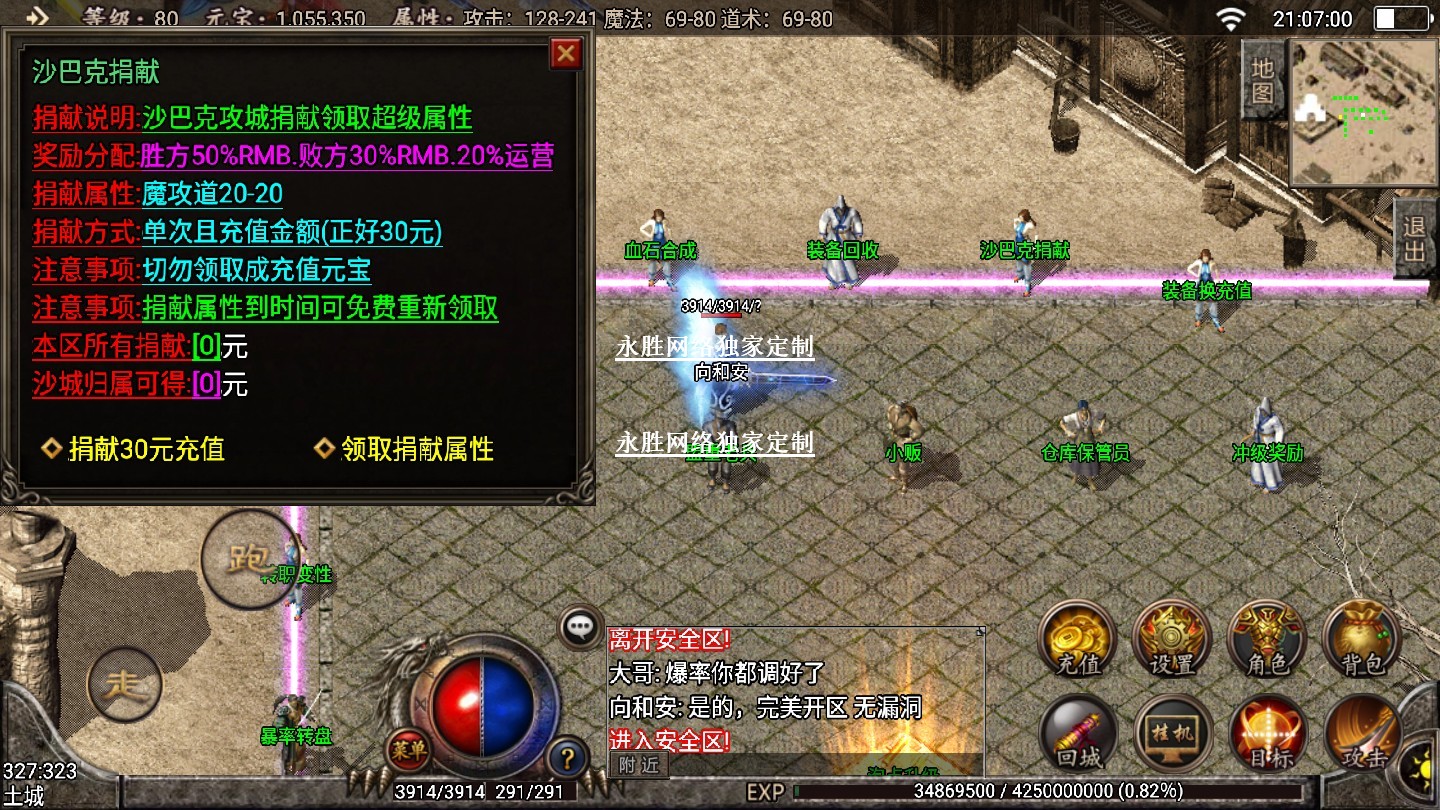Open the 地图 map button

pos(1263,80)
